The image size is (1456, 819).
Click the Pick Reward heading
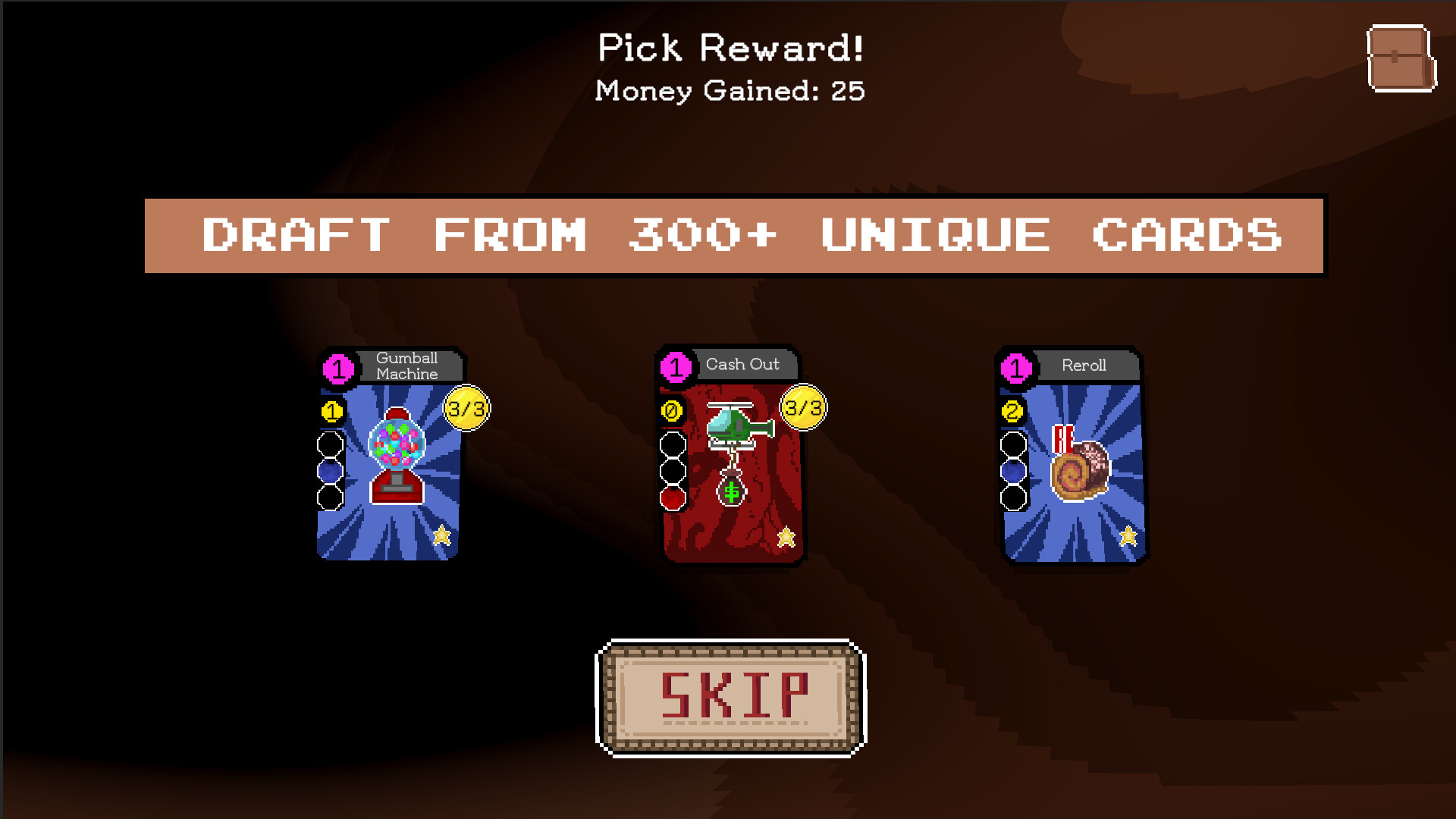(x=730, y=47)
